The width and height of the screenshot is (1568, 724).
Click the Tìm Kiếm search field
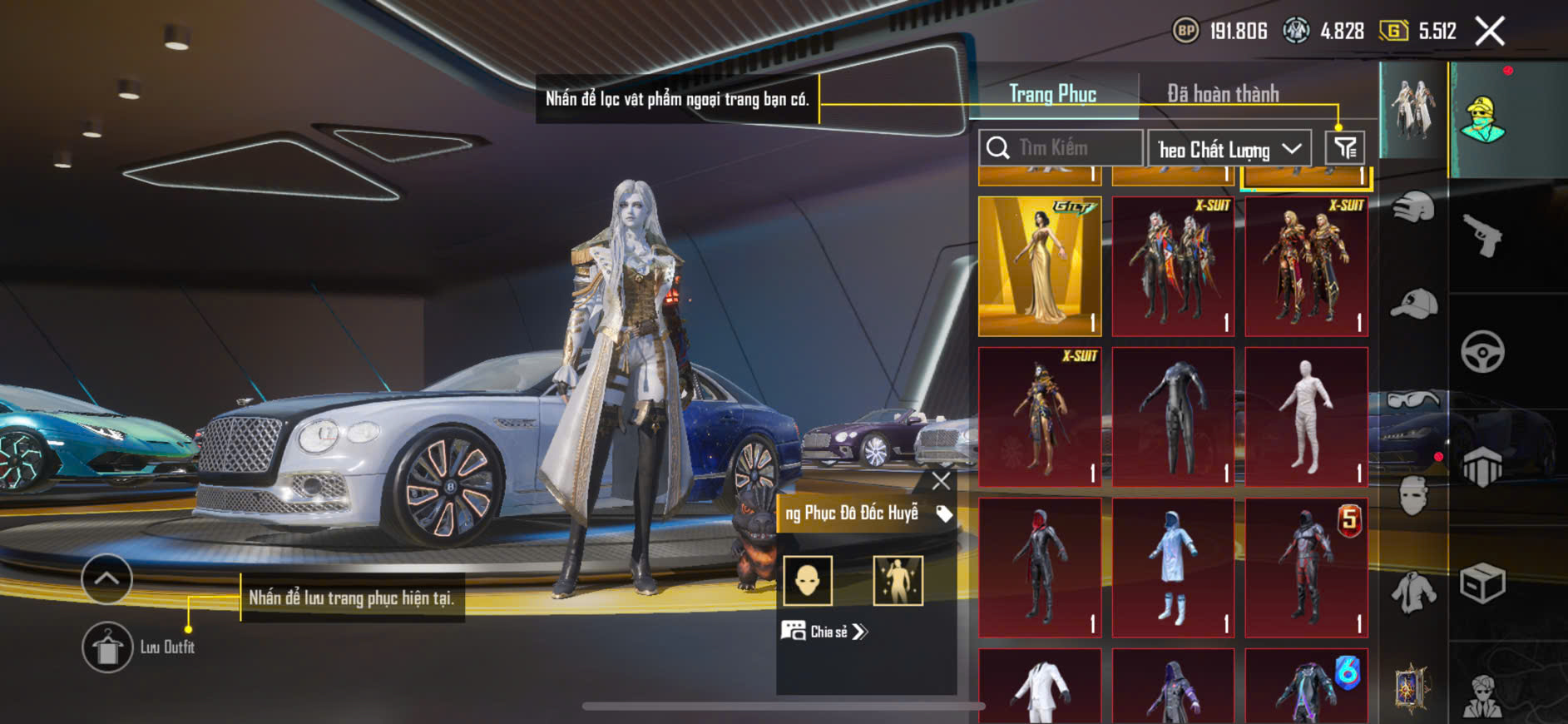click(1061, 148)
